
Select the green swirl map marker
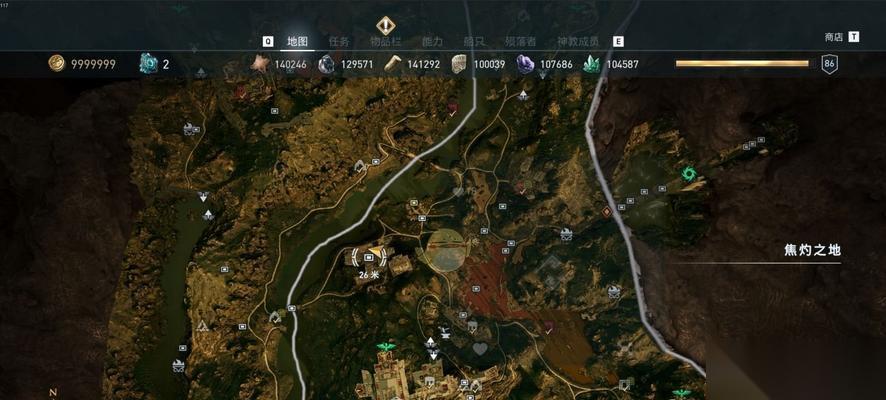click(x=688, y=174)
